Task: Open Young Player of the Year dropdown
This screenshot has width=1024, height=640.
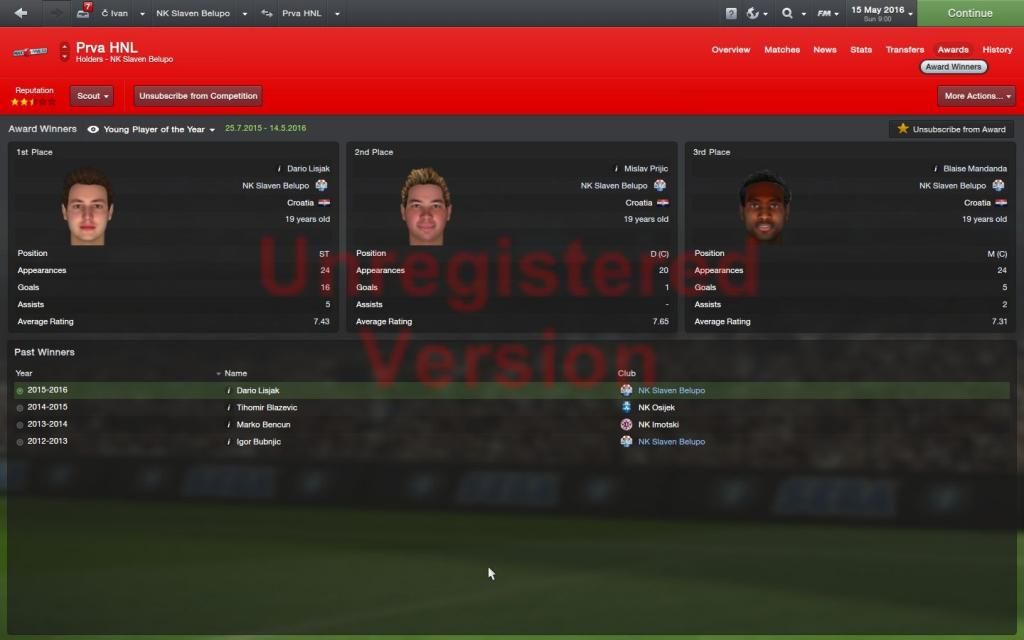Action: click(x=160, y=129)
